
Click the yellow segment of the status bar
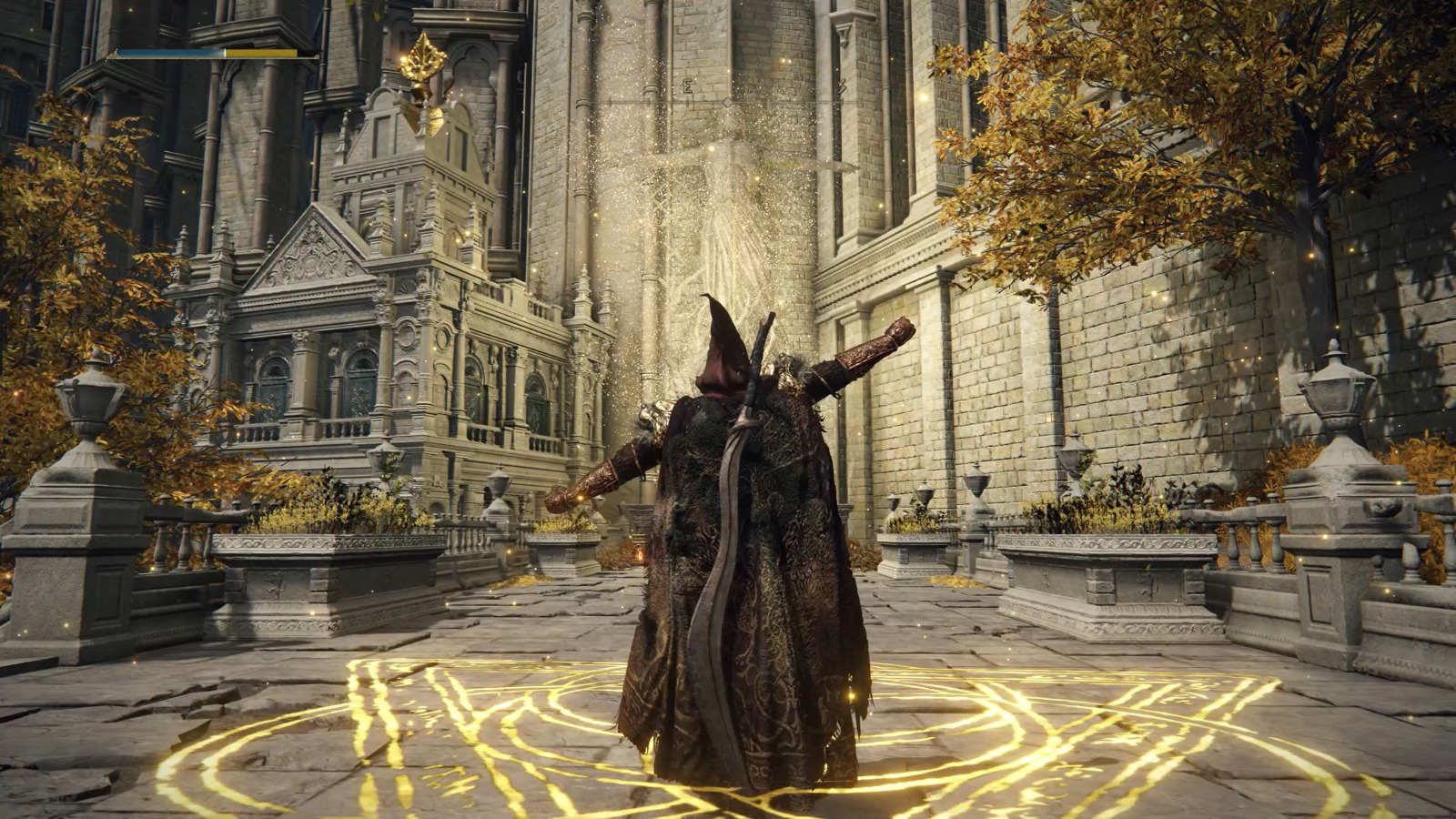pos(259,53)
